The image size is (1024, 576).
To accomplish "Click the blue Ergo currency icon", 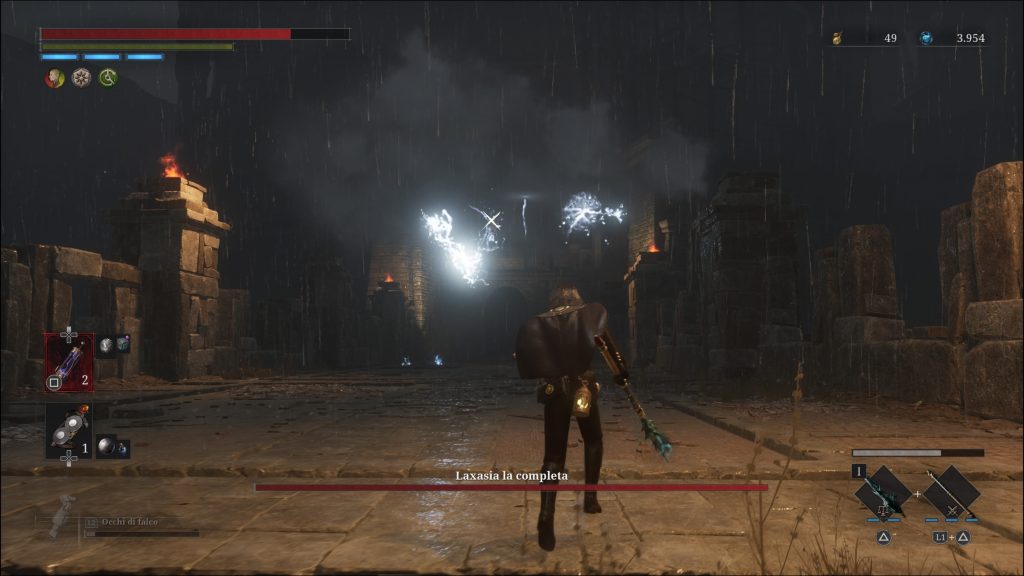I will coord(926,38).
